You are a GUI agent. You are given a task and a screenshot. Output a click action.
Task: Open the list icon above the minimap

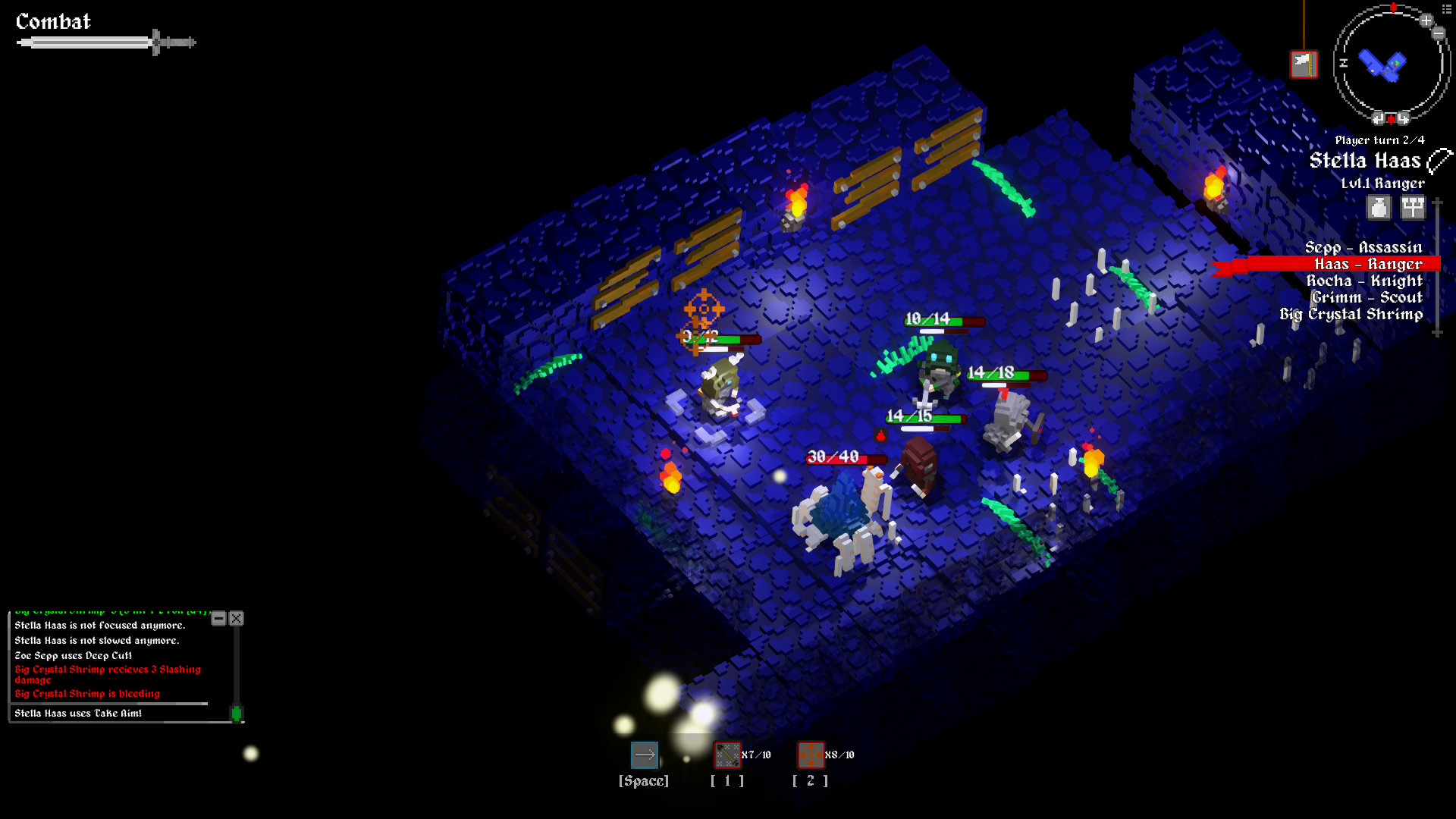[1446, 8]
